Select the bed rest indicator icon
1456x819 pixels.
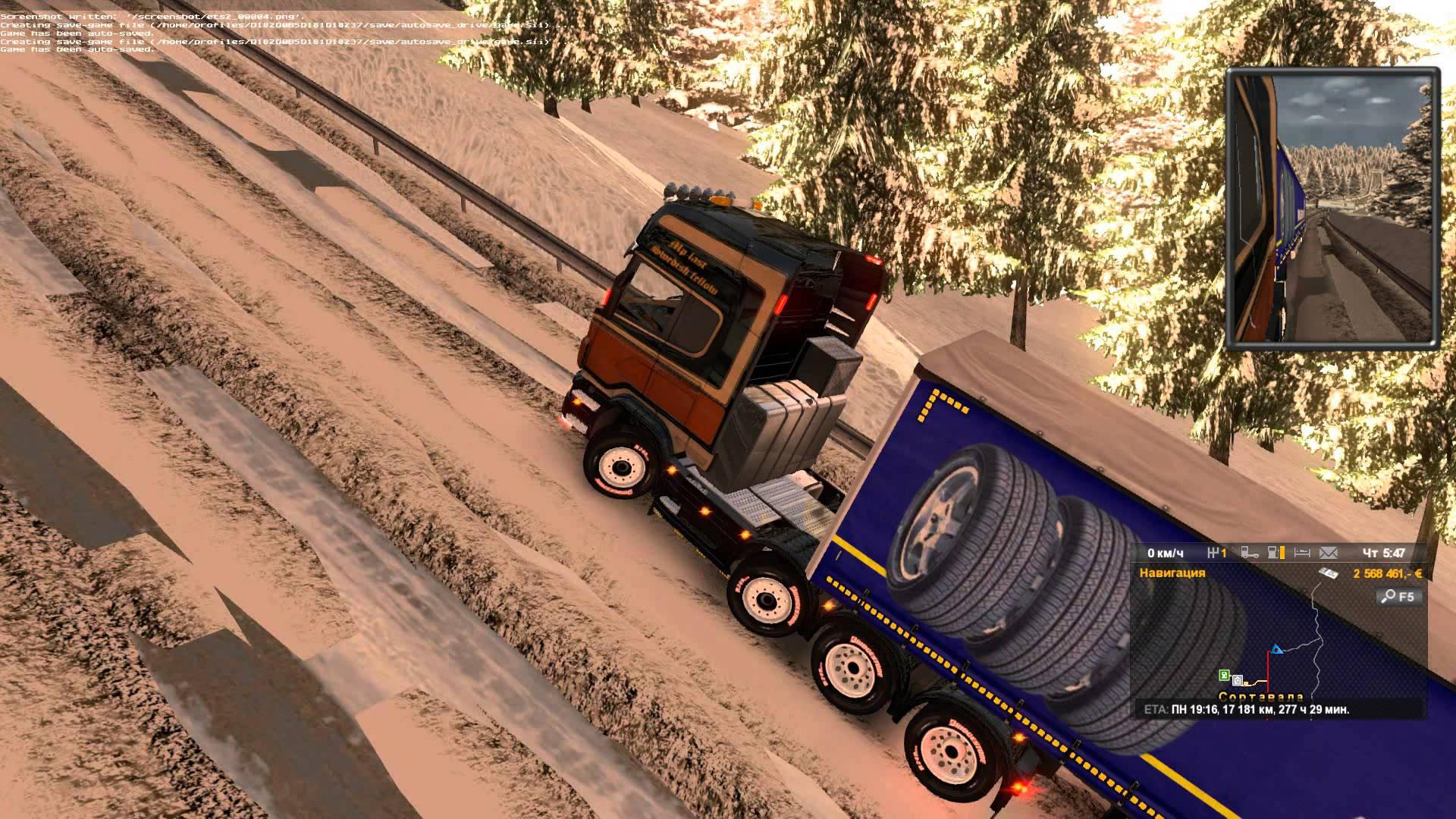click(1302, 553)
